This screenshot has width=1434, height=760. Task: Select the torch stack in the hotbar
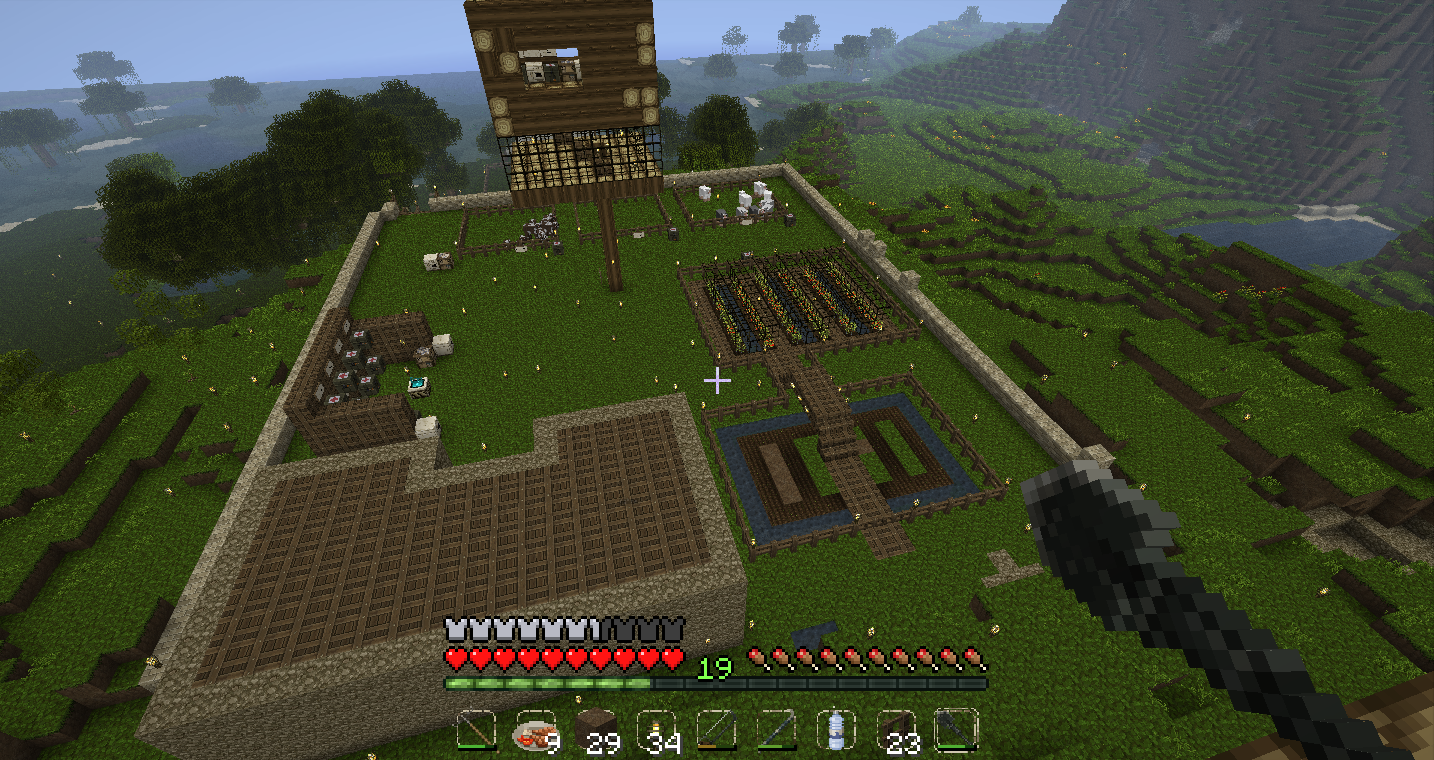[656, 731]
